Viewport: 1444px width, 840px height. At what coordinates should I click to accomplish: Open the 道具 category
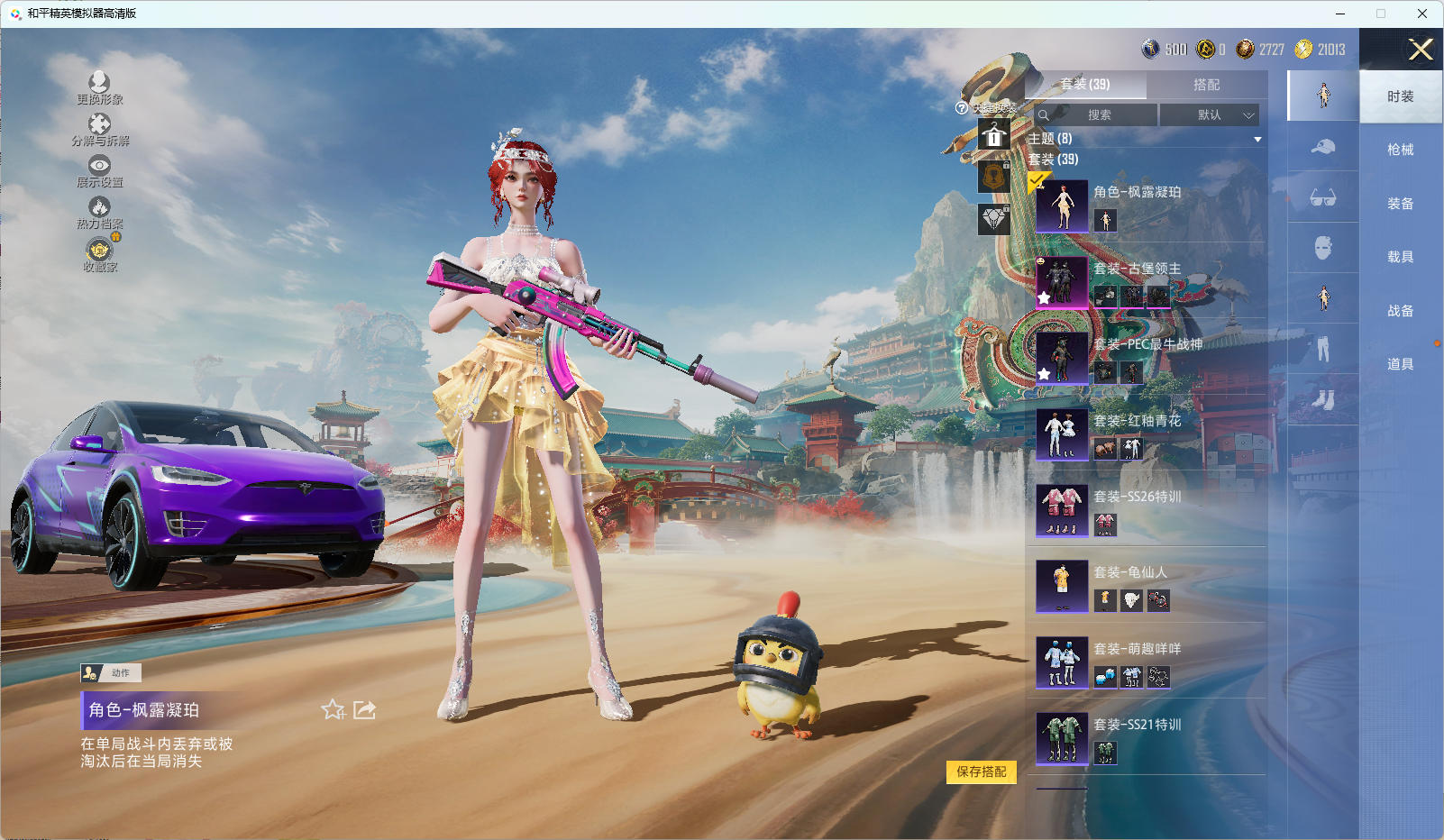tap(1400, 364)
